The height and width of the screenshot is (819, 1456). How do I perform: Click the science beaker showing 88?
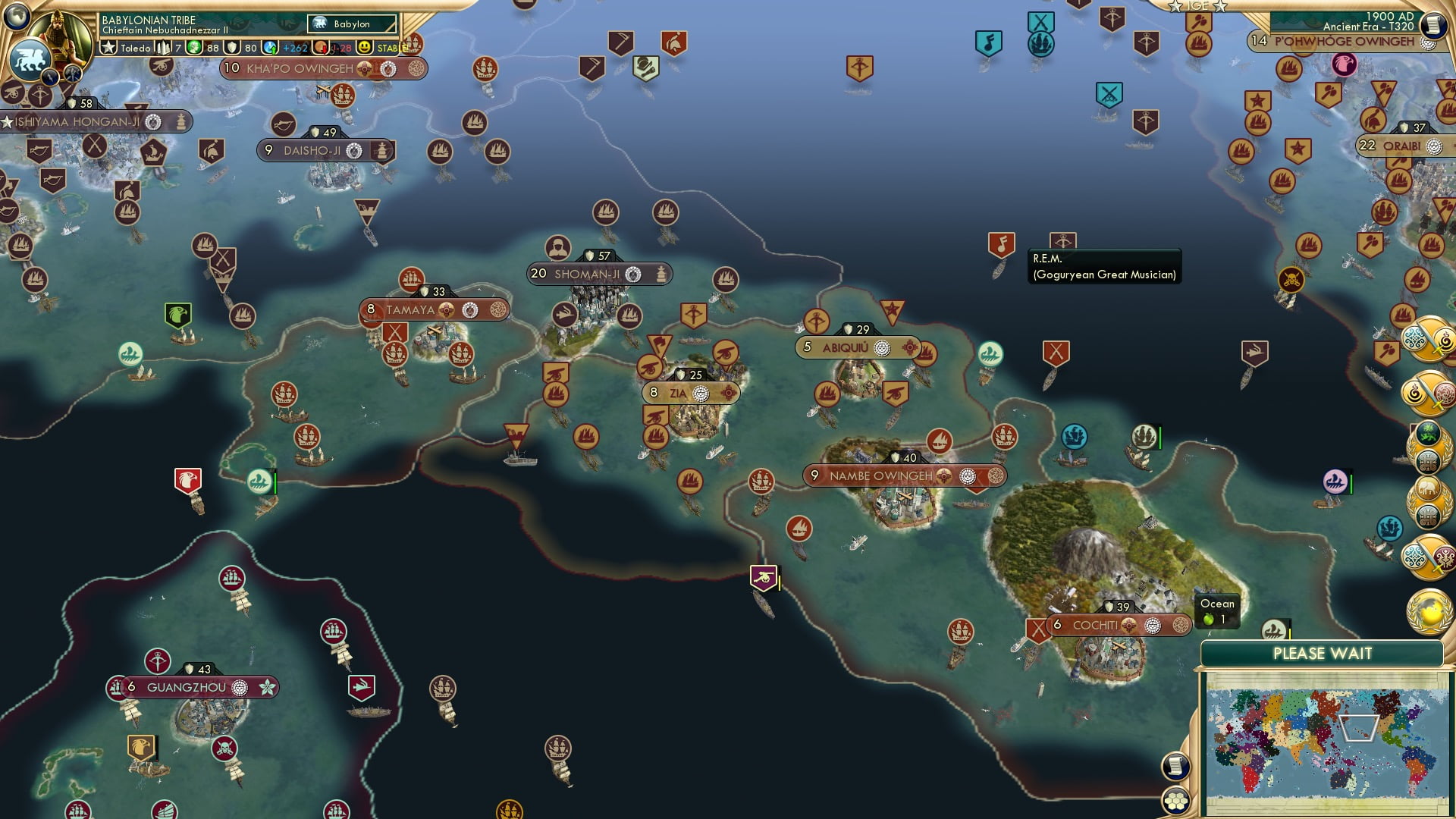[201, 49]
